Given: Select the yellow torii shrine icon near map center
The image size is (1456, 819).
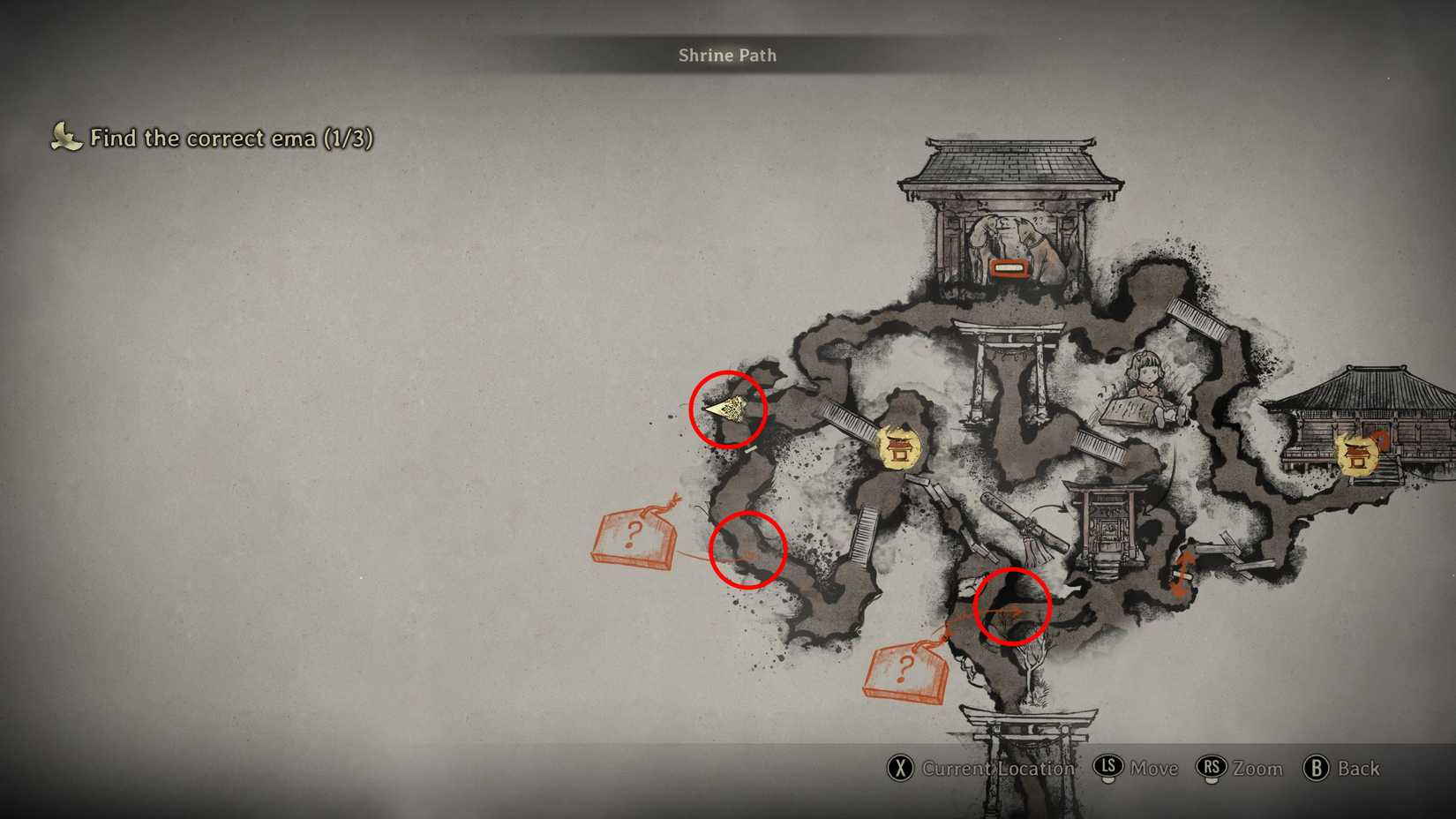Looking at the screenshot, I should point(898,450).
